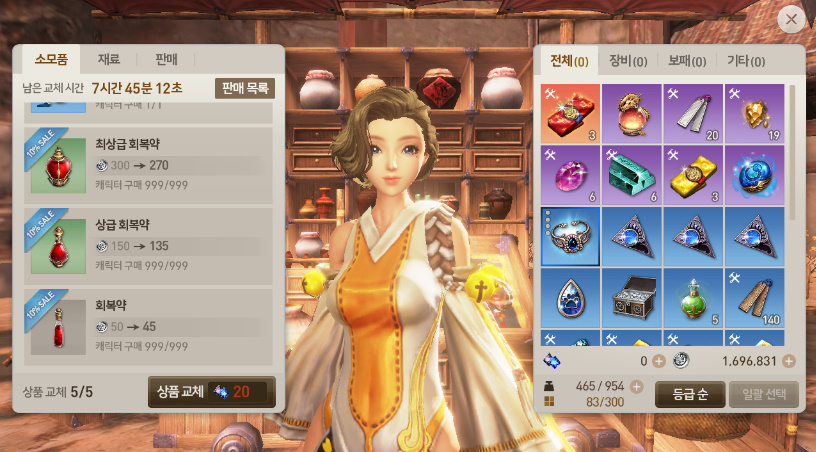Choose the green potion flask slot
The width and height of the screenshot is (816, 452).
[692, 298]
